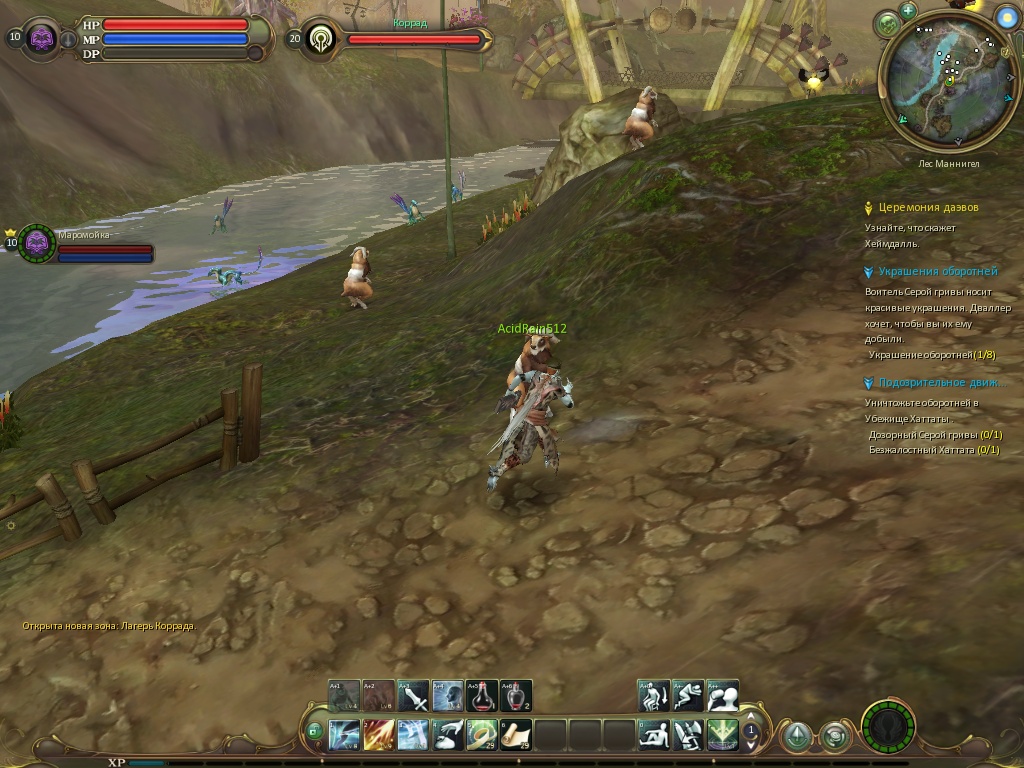
Task: Activate the green downward arrows skill icon
Action: (x=722, y=735)
